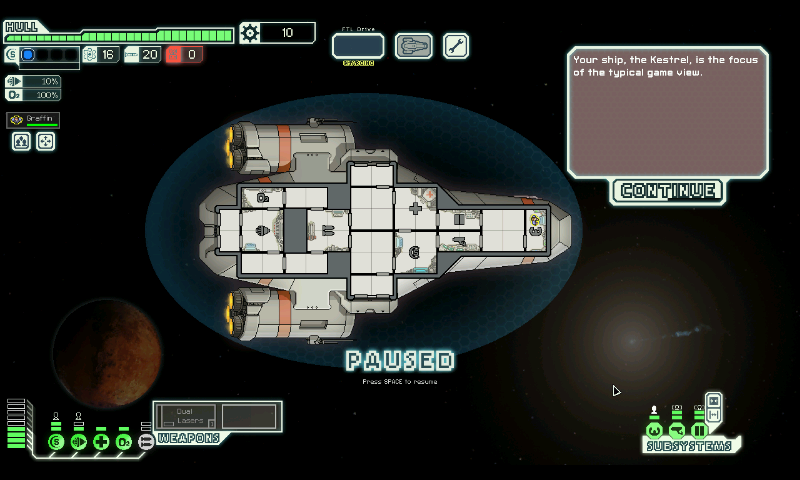The height and width of the screenshot is (480, 800).
Task: Select the sensors subsystem icon
Action: click(x=677, y=430)
